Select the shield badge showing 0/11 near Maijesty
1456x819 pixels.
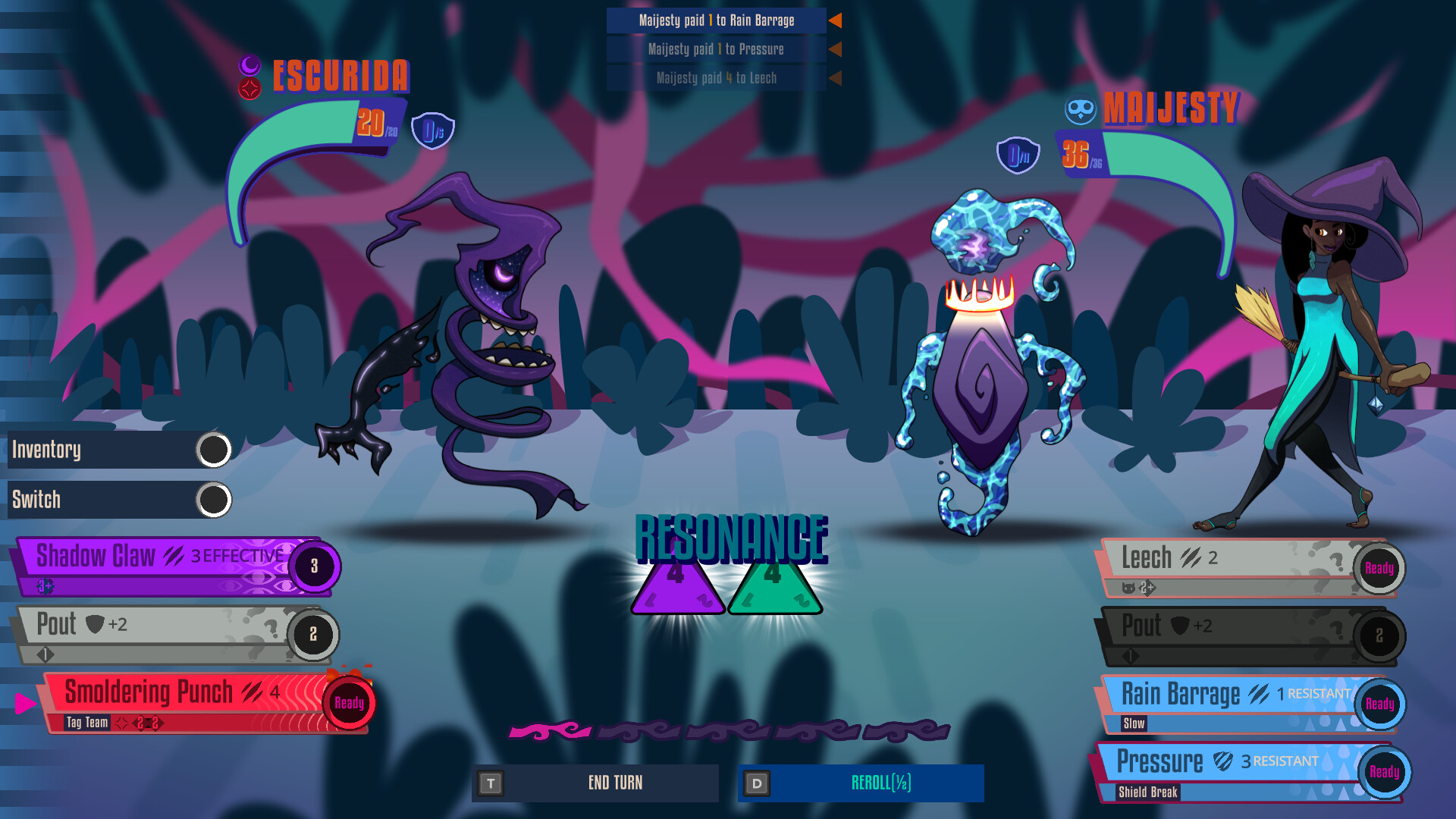pyautogui.click(x=1017, y=156)
